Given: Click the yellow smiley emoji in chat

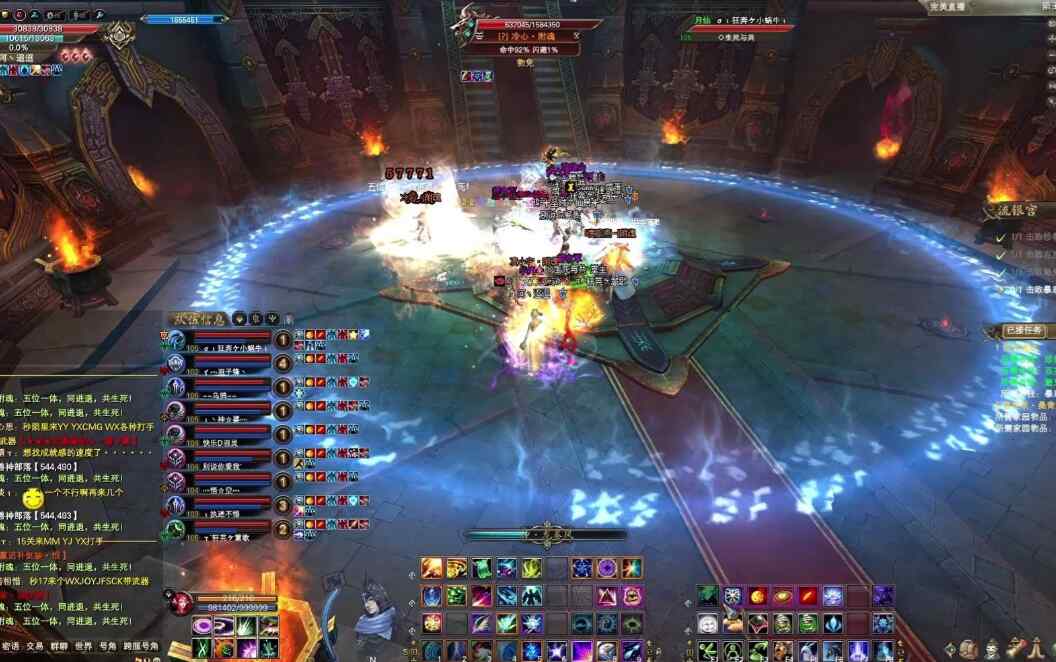Looking at the screenshot, I should tap(34, 497).
